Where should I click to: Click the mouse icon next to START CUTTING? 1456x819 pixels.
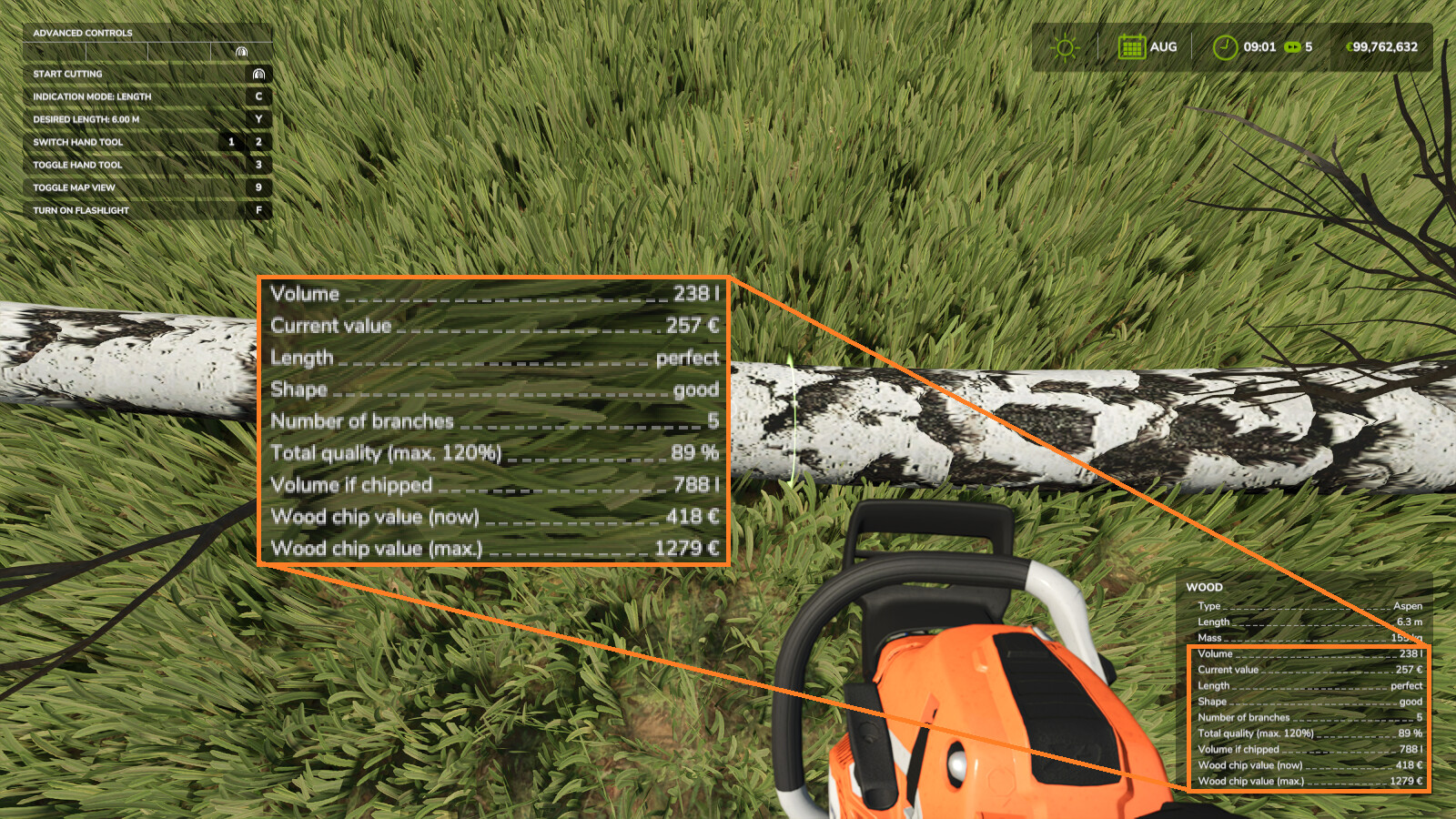pos(258,74)
